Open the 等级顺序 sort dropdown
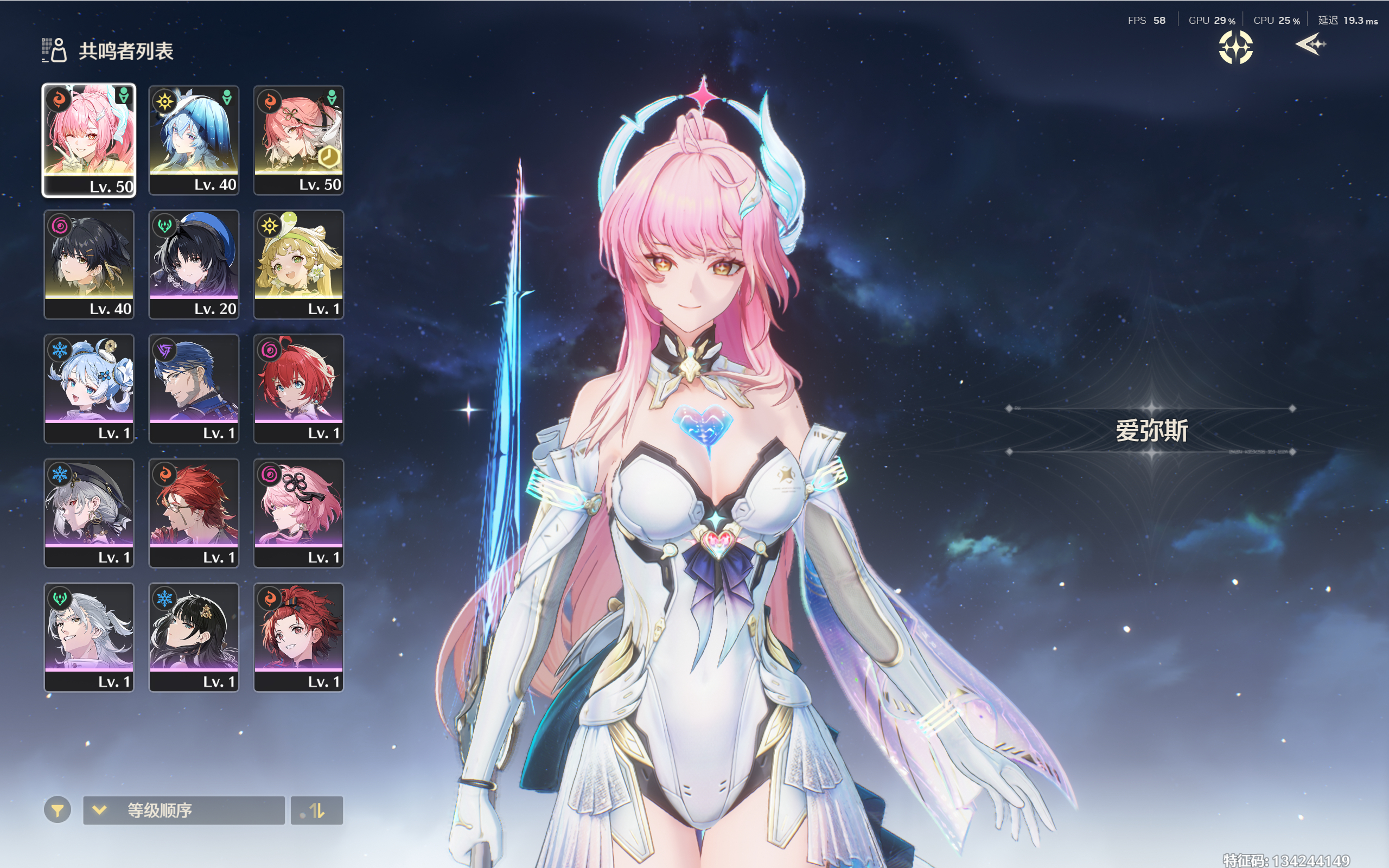1389x868 pixels. tap(184, 810)
